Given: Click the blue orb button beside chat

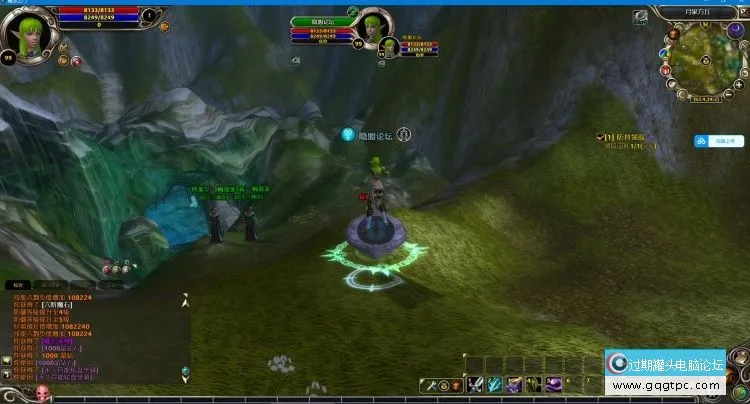Looking at the screenshot, I should [185, 372].
